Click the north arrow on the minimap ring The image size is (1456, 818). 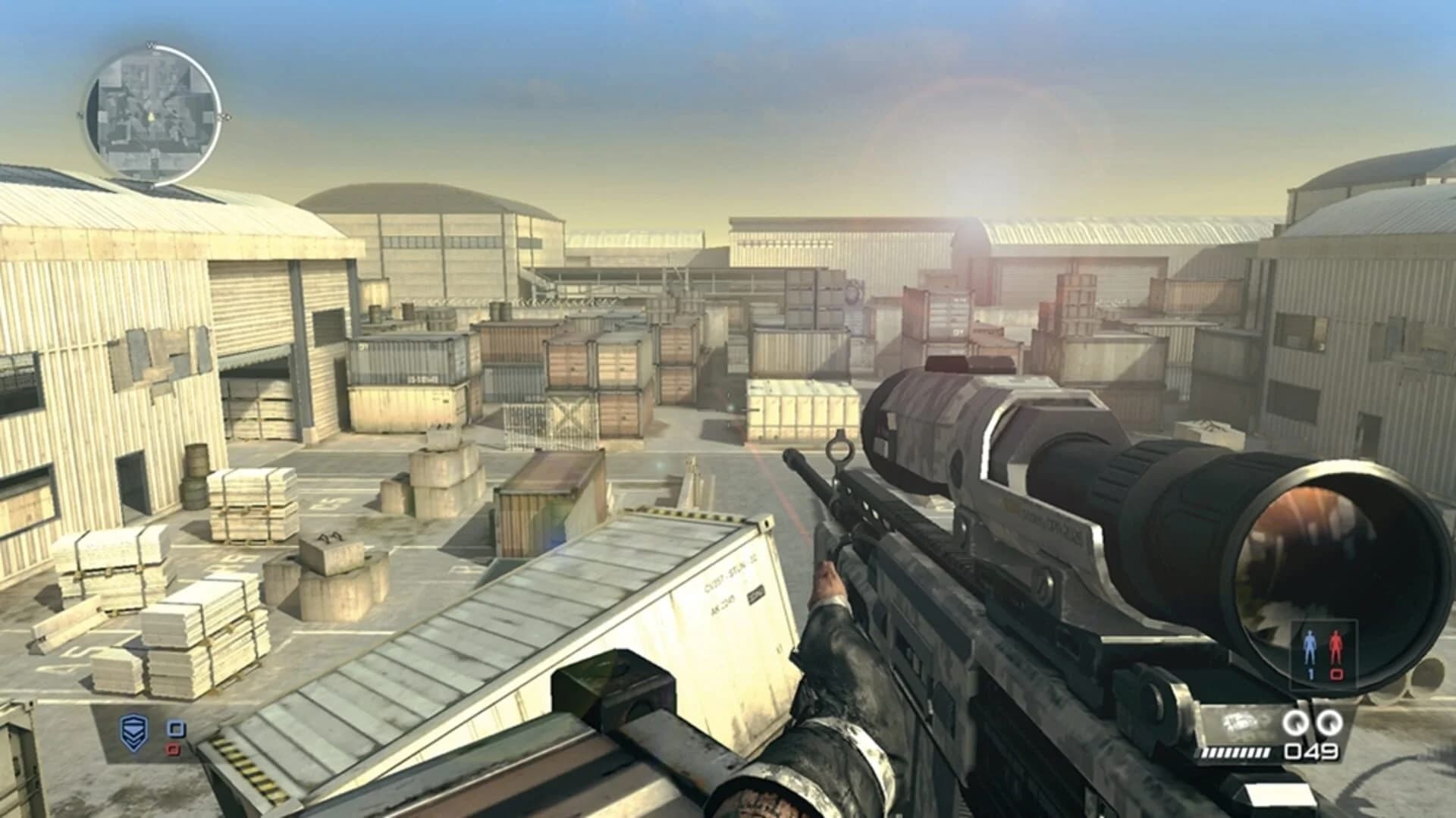click(x=151, y=45)
